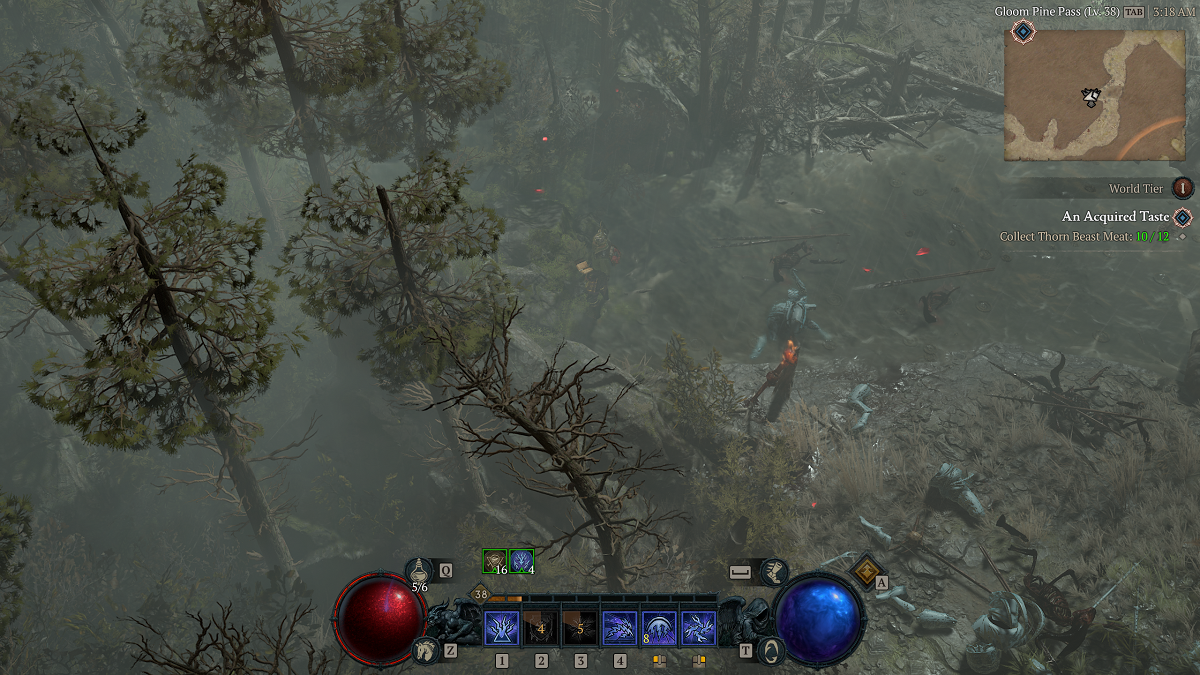
Task: Select the skill on cooldown showing 4
Action: click(x=541, y=629)
